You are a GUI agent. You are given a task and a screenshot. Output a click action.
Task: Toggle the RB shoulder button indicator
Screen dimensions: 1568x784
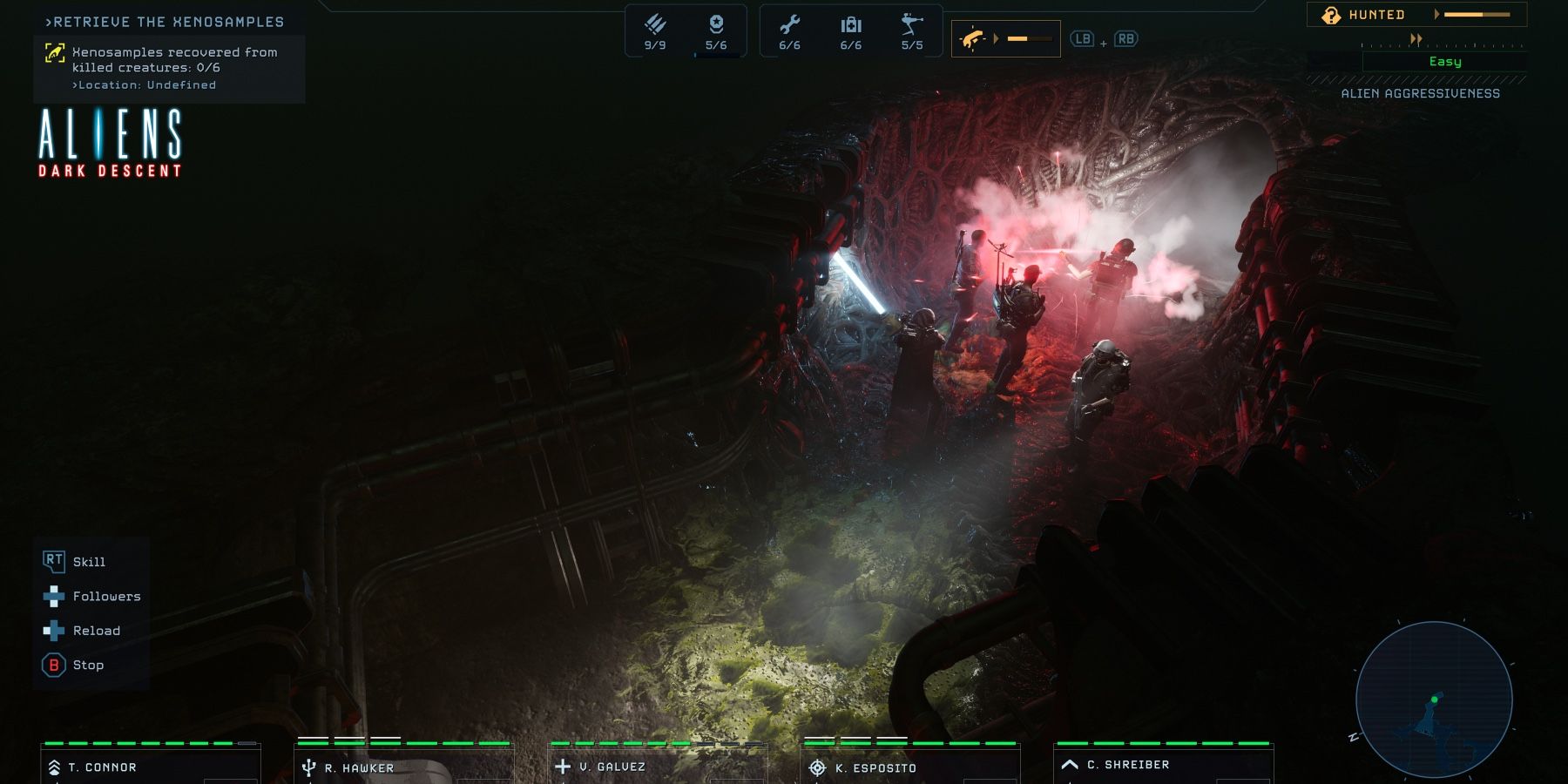pyautogui.click(x=1126, y=38)
